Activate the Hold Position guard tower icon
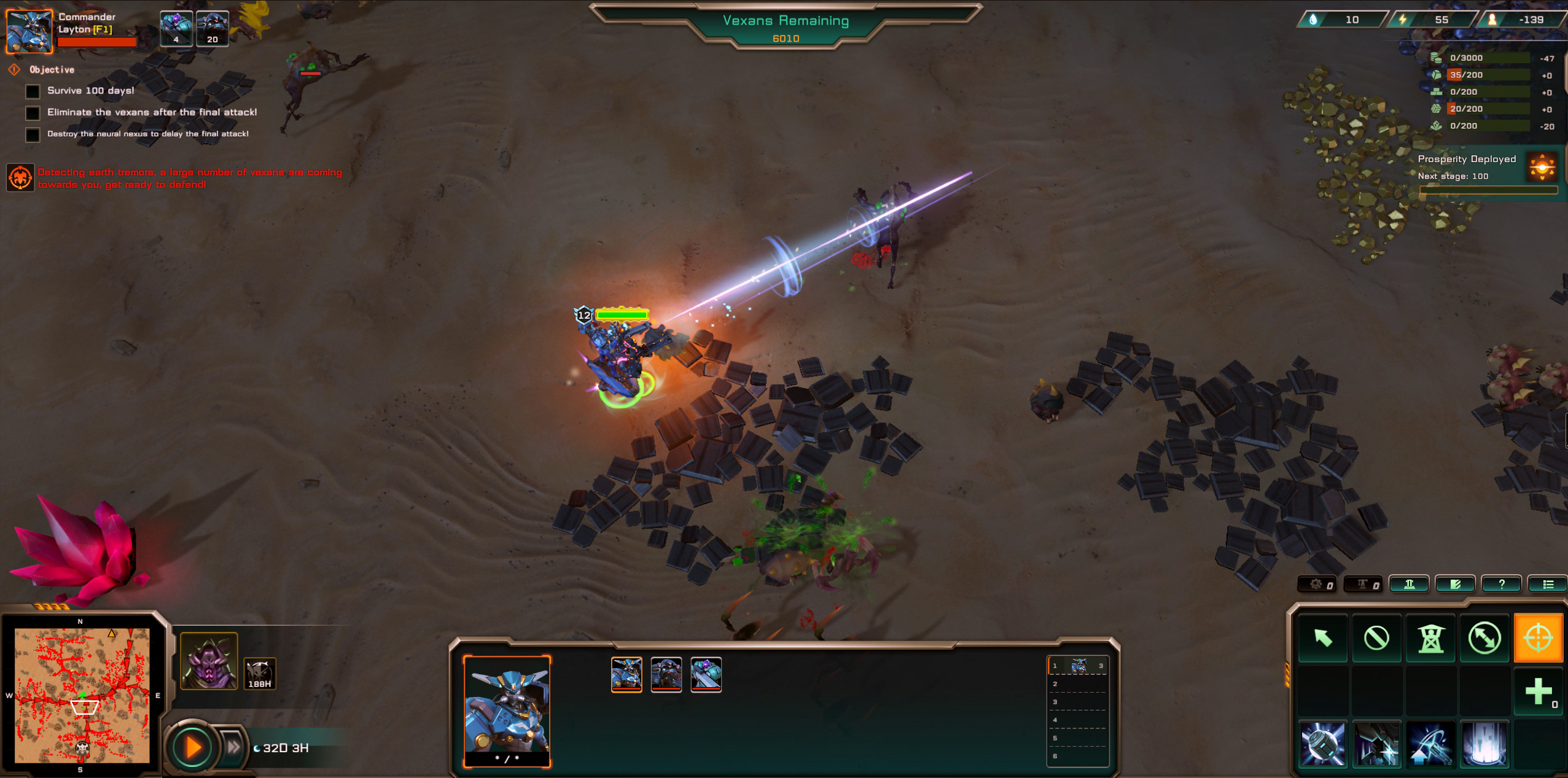This screenshot has width=1568, height=778. pos(1431,638)
